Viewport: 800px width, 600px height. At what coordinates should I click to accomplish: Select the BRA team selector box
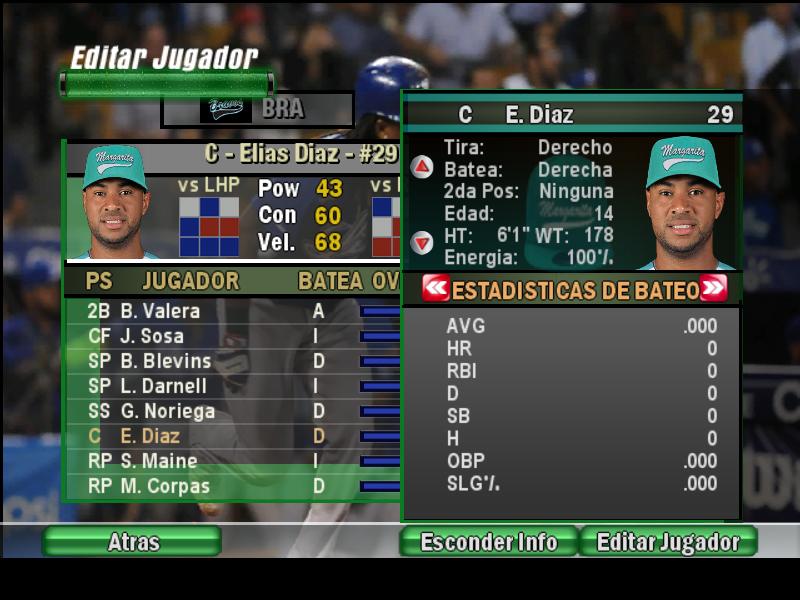pyautogui.click(x=258, y=109)
